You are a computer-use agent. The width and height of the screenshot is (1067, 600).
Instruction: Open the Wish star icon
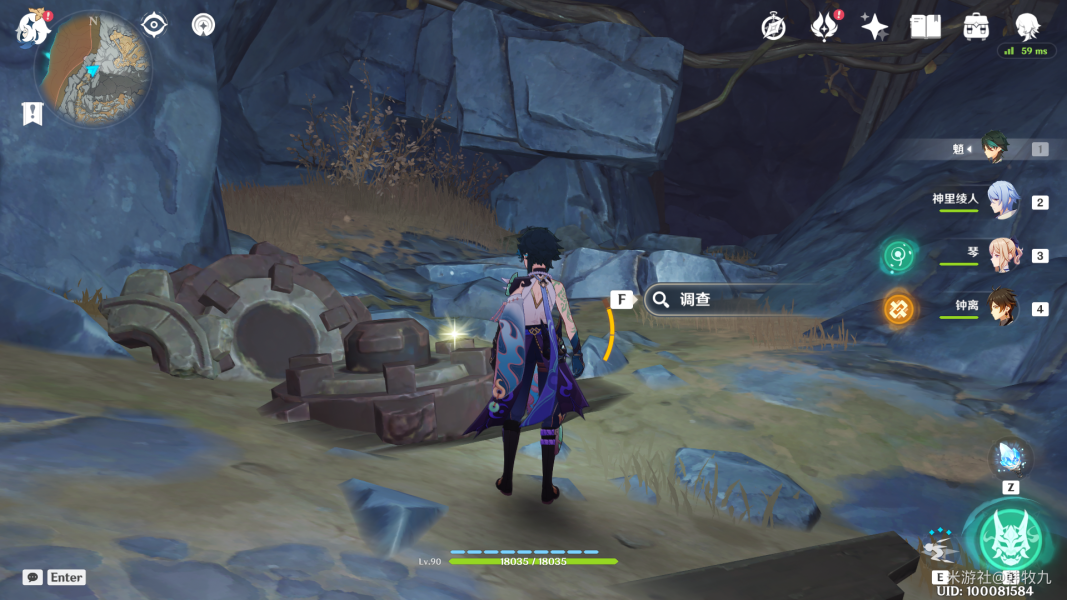pos(875,27)
